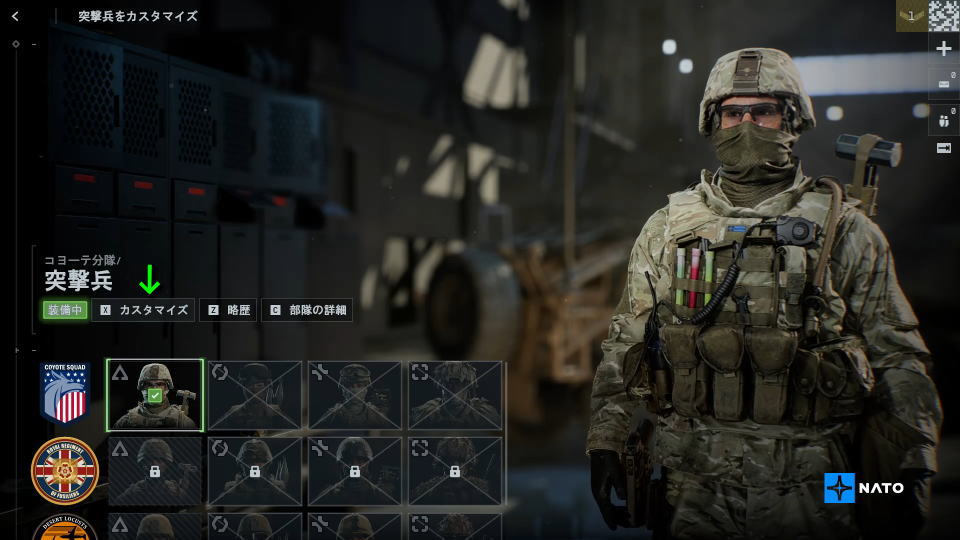This screenshot has height=540, width=960.
Task: Open the rank 1 chevron badge
Action: coord(911,16)
